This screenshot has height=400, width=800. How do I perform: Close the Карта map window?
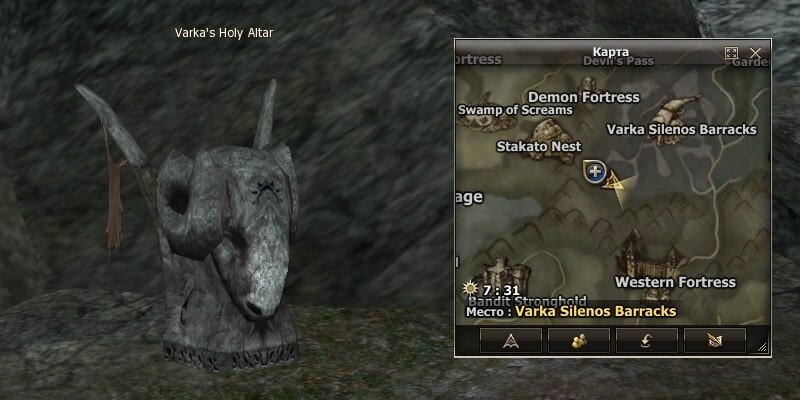(756, 52)
